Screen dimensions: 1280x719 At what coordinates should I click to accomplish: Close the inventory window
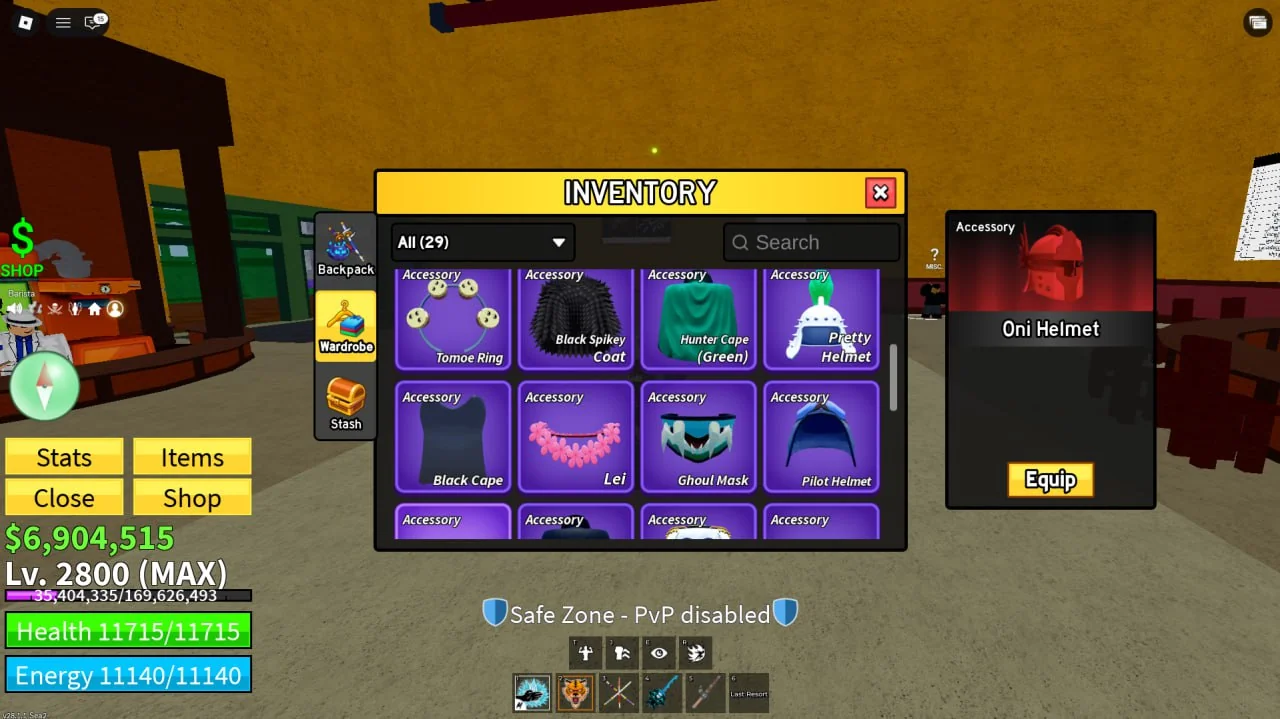880,193
